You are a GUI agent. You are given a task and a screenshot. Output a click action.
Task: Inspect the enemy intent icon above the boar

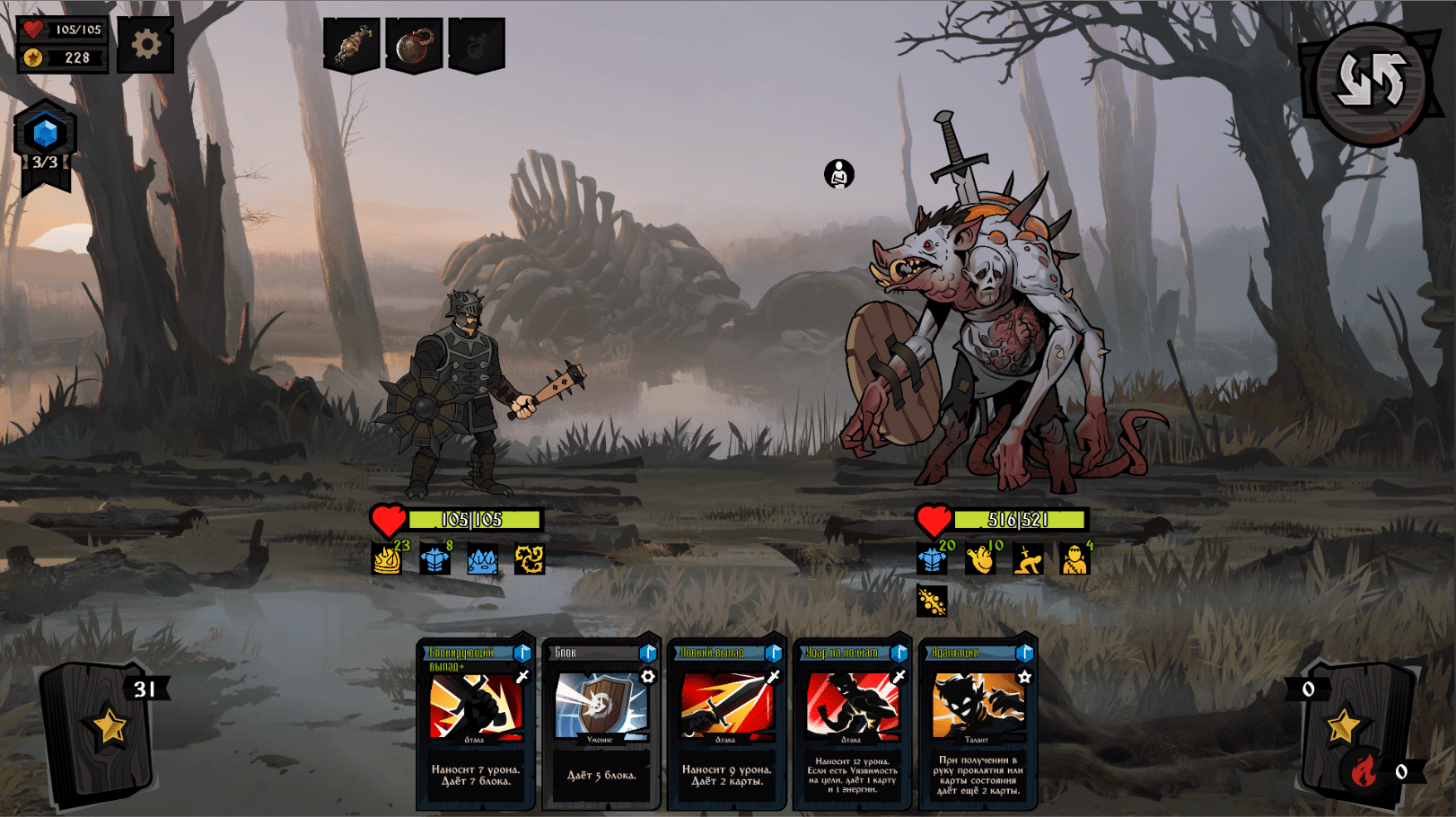[839, 173]
